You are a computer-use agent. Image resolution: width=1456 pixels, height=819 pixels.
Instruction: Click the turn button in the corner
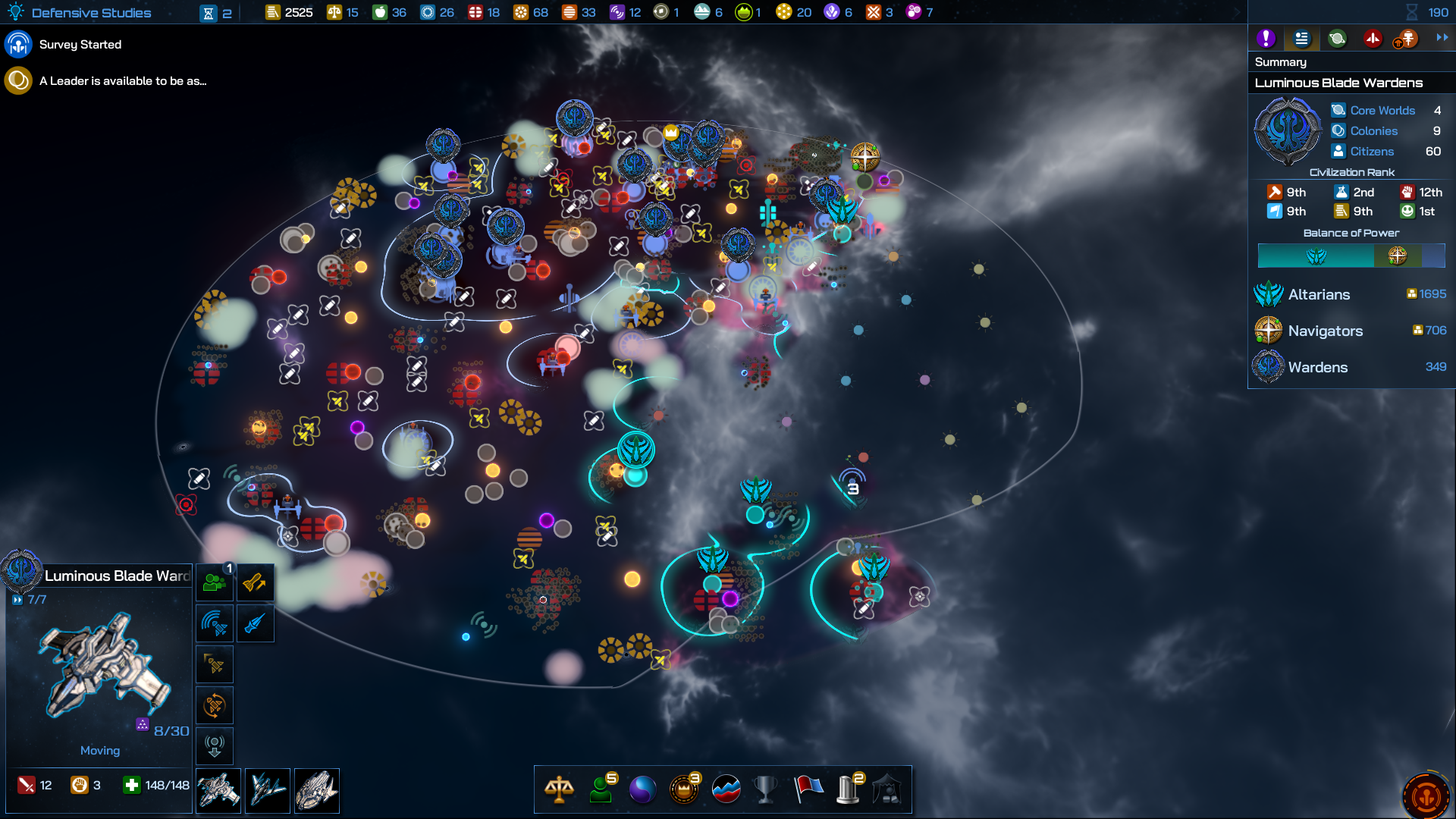coord(1426,796)
